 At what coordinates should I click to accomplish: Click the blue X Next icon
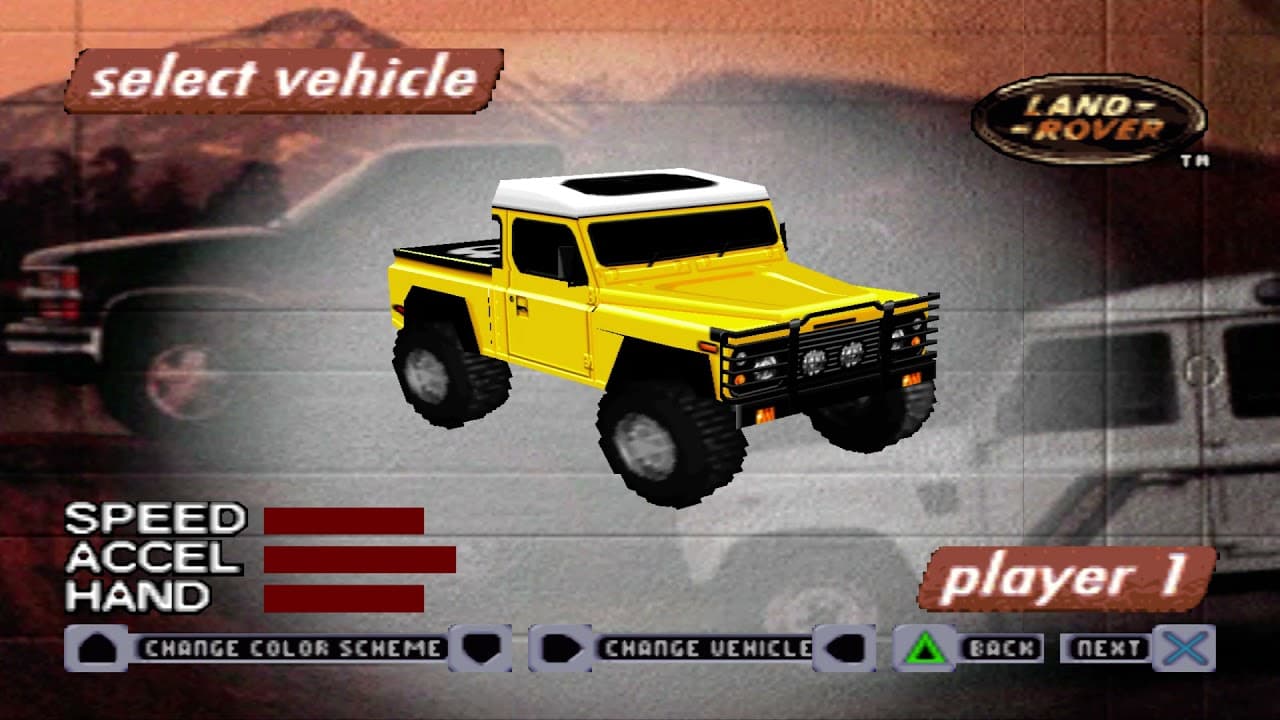(x=1185, y=648)
